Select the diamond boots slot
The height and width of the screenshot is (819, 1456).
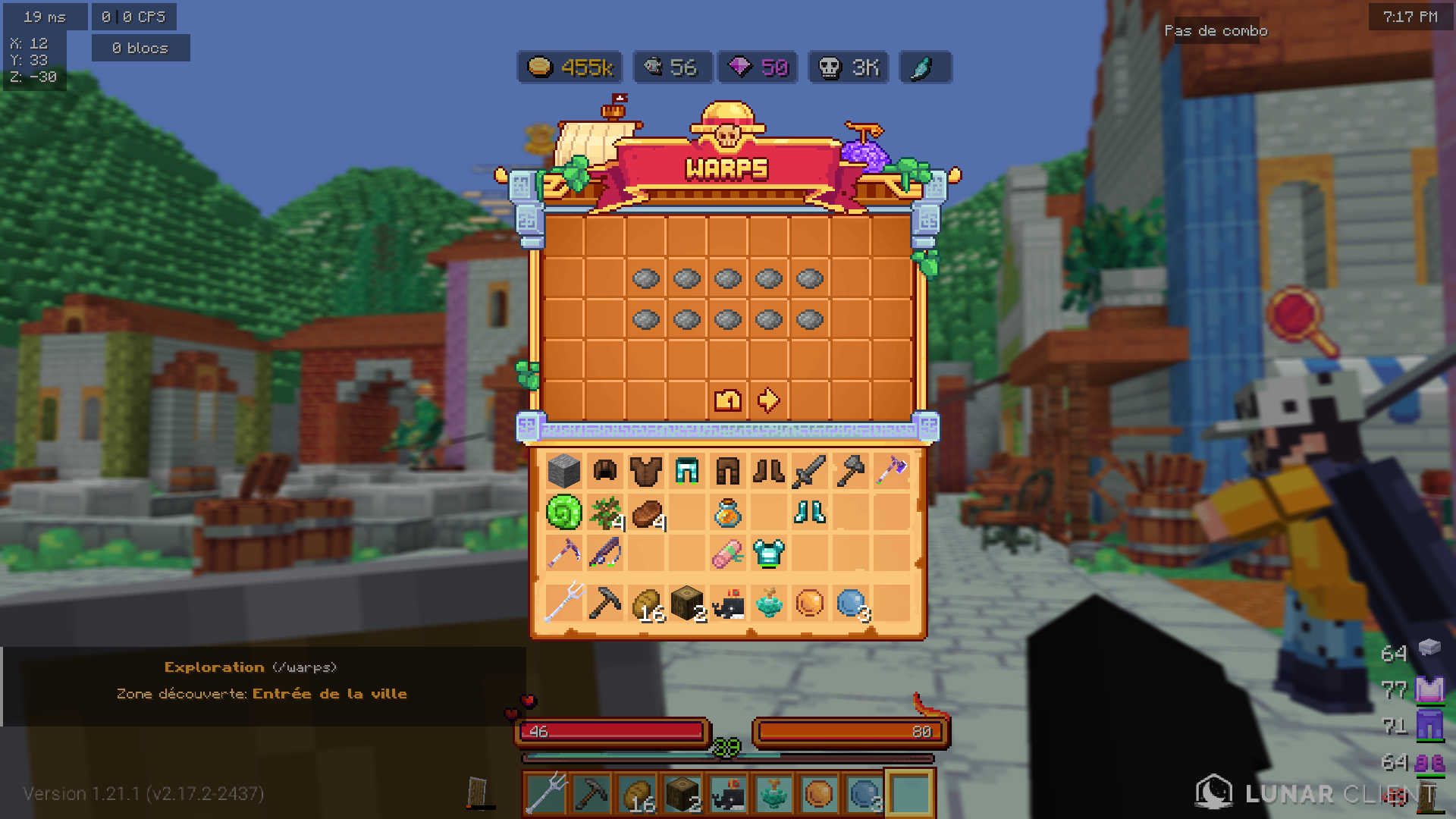(x=809, y=513)
